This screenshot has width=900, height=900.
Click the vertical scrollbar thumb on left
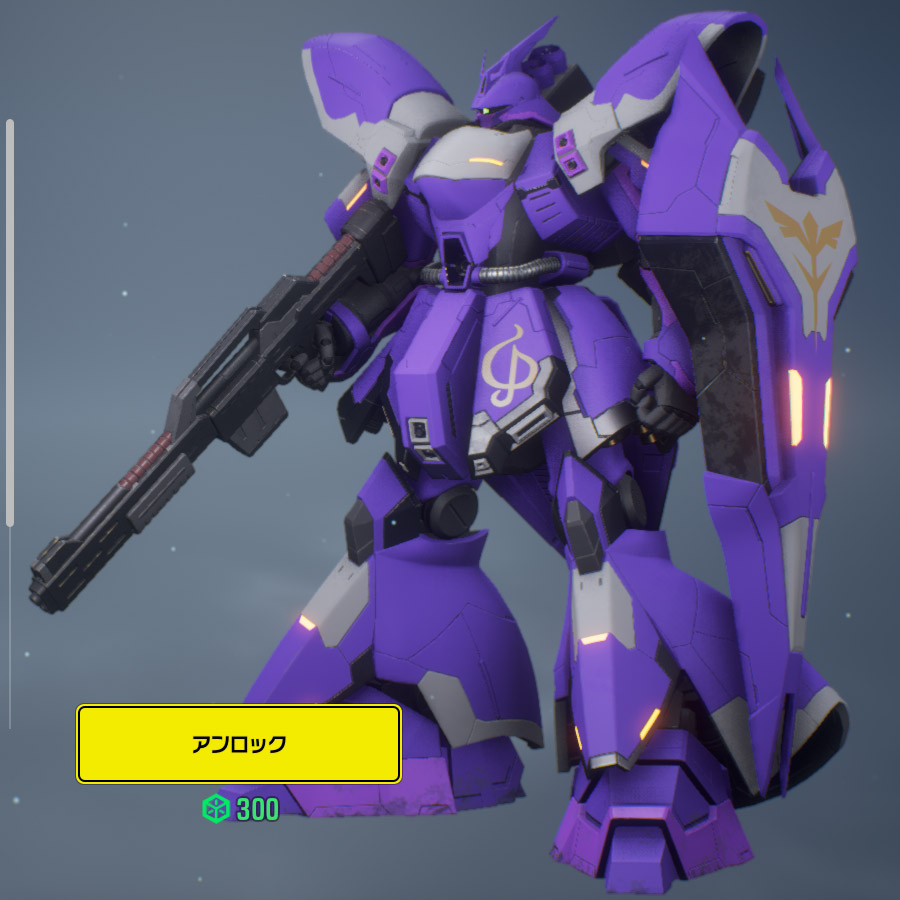10,322
